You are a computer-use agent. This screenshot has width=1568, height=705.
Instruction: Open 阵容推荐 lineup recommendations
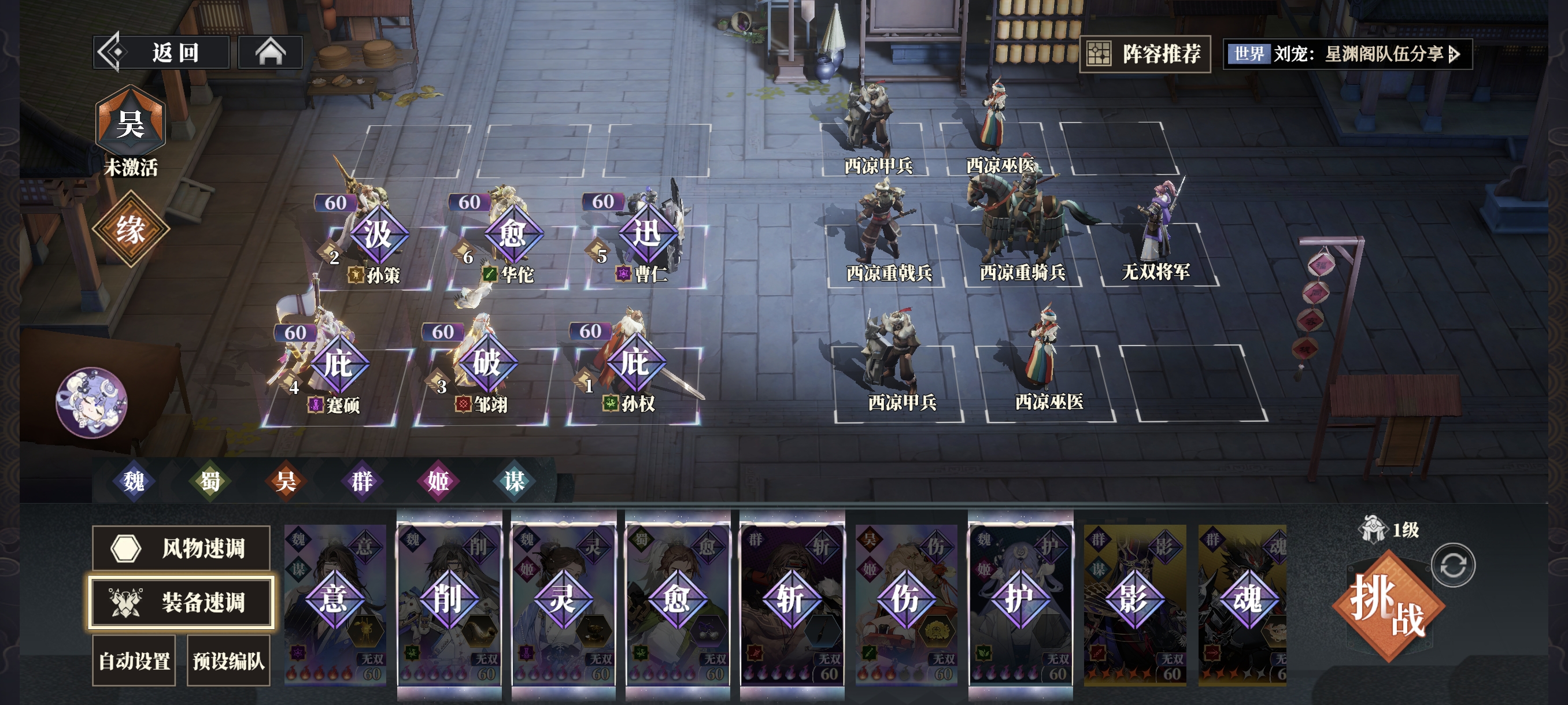(1145, 54)
